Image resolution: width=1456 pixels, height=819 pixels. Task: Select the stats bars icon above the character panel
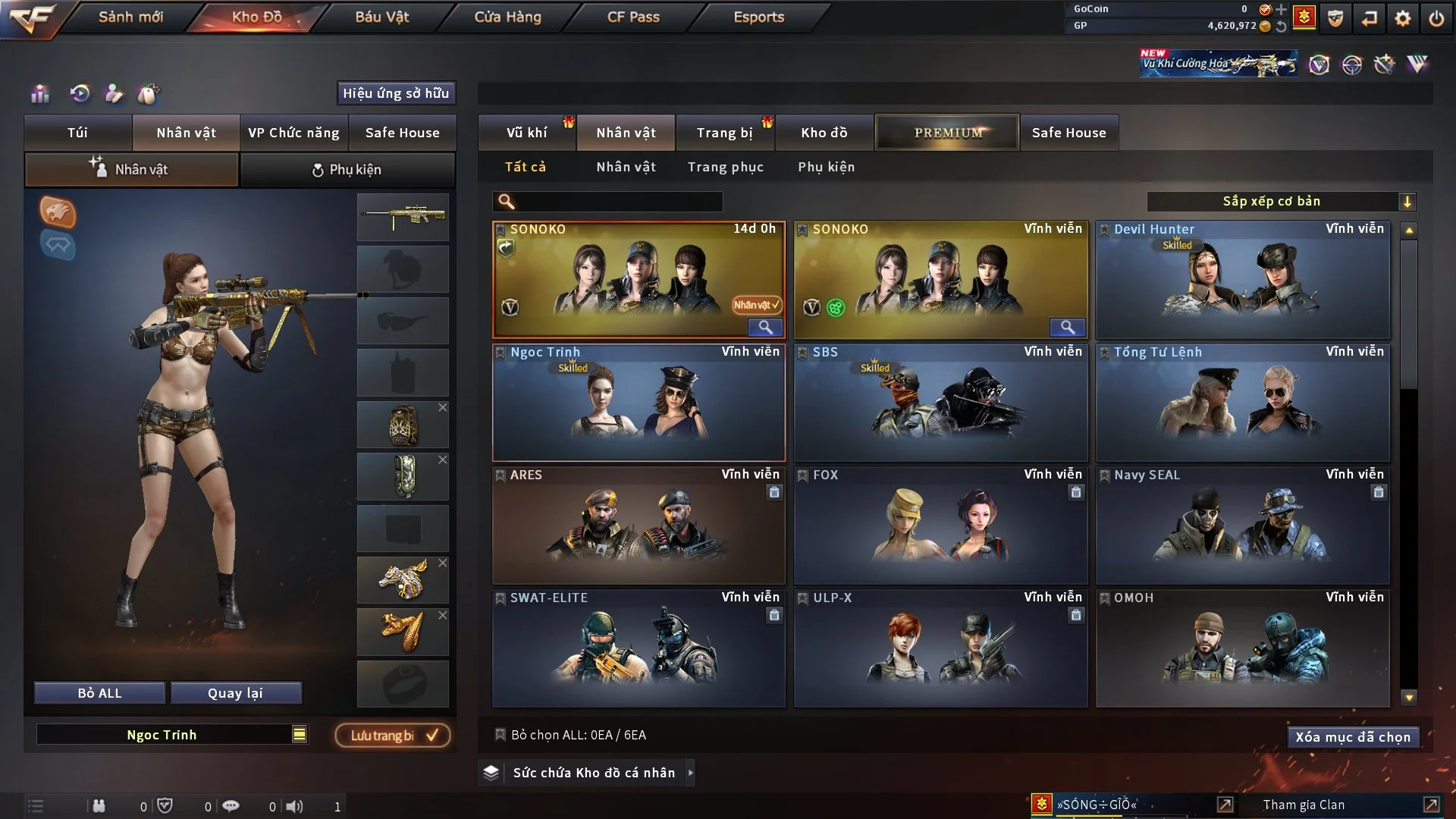pos(39,94)
